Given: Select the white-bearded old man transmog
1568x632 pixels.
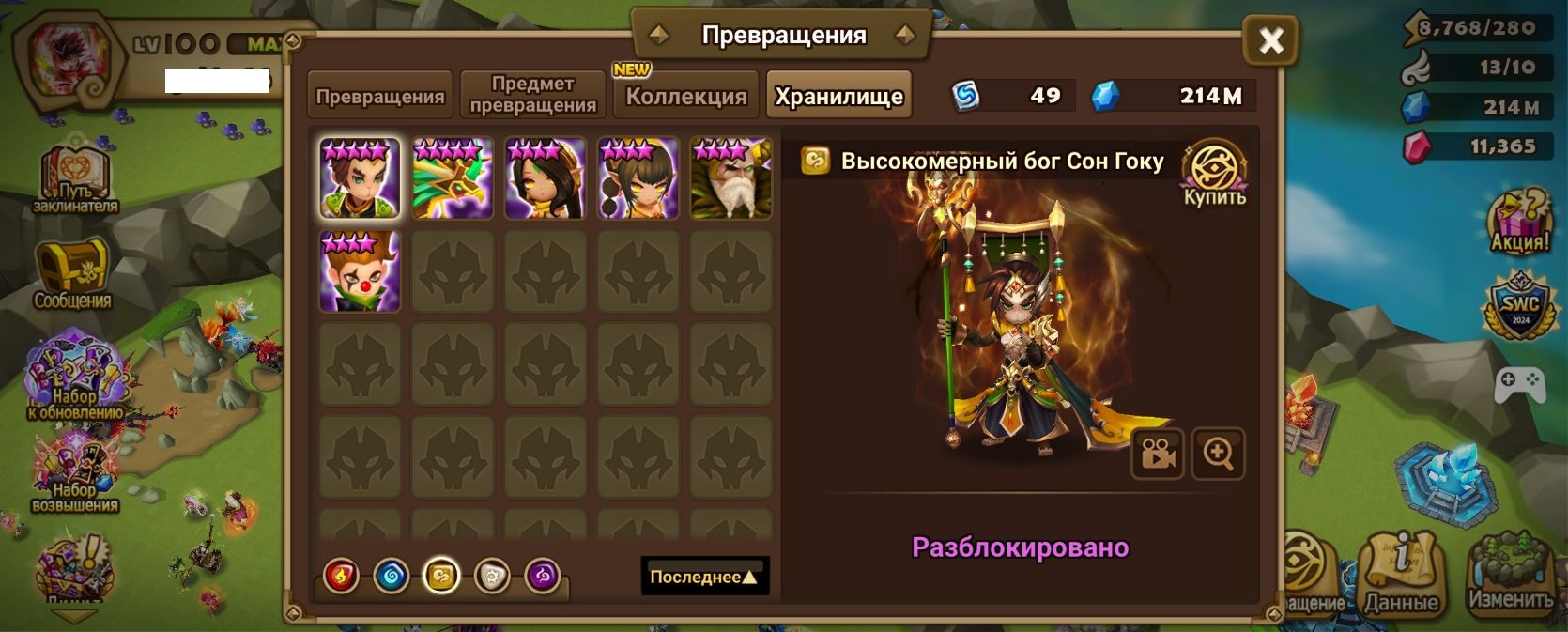Looking at the screenshot, I should click(730, 178).
